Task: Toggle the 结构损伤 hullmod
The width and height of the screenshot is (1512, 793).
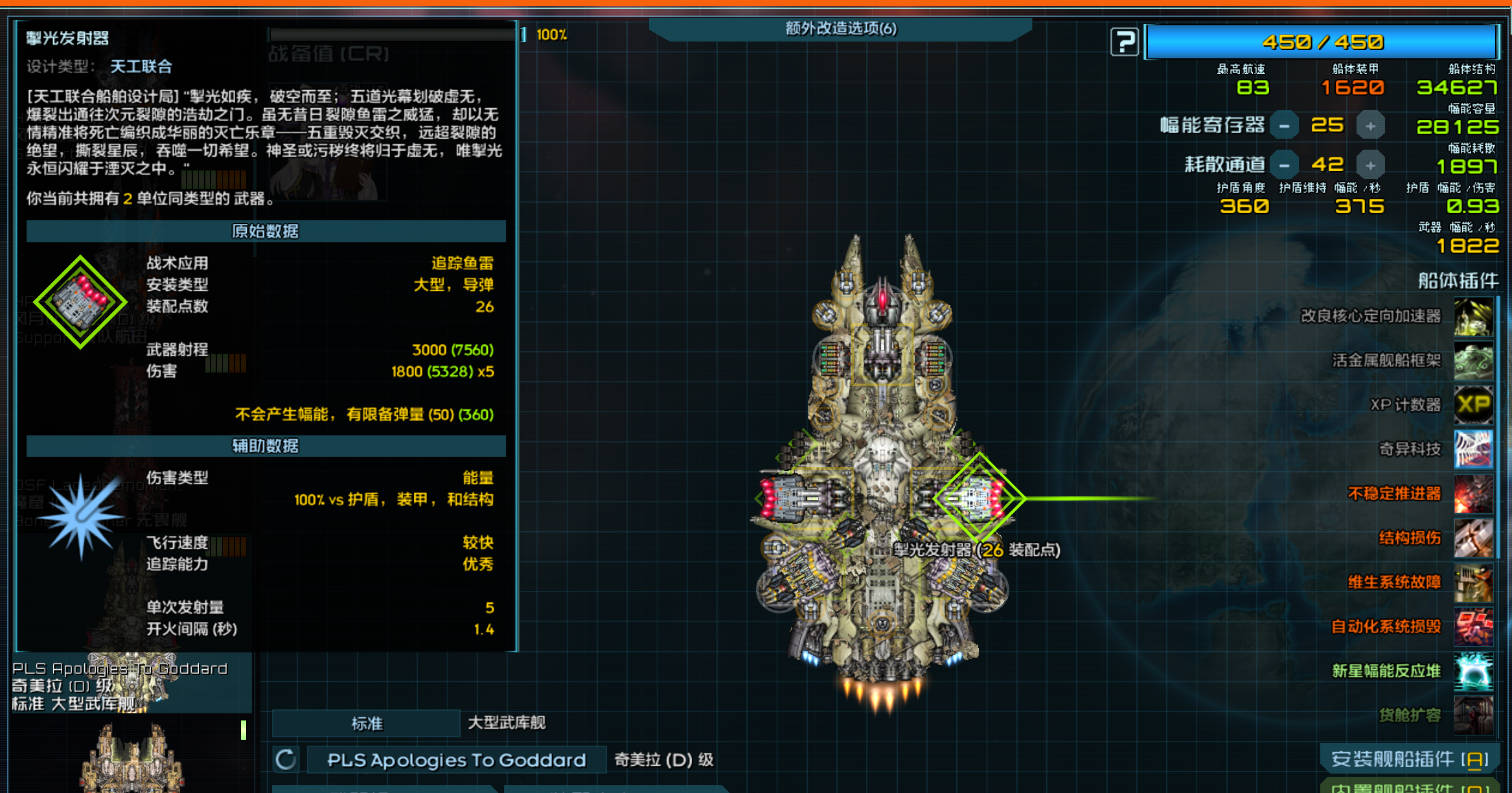Action: (x=1474, y=538)
